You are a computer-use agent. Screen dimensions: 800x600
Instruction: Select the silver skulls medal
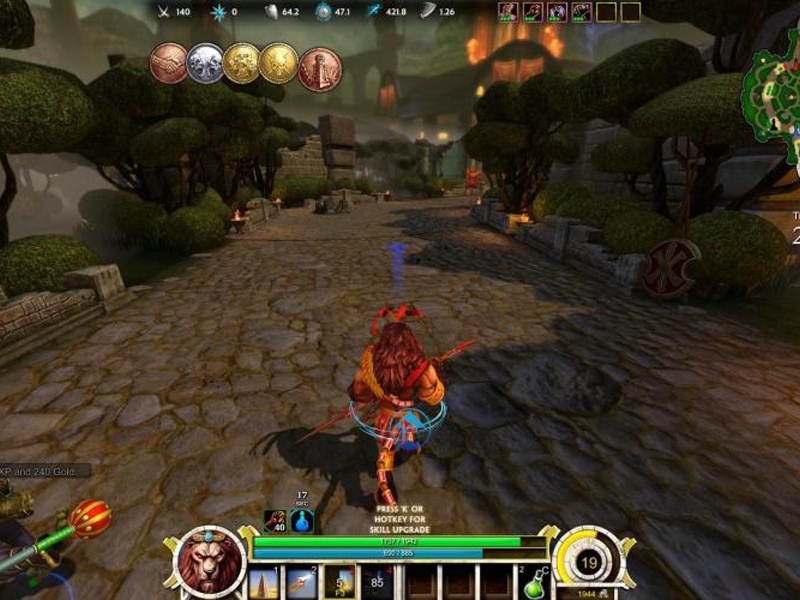[x=205, y=64]
